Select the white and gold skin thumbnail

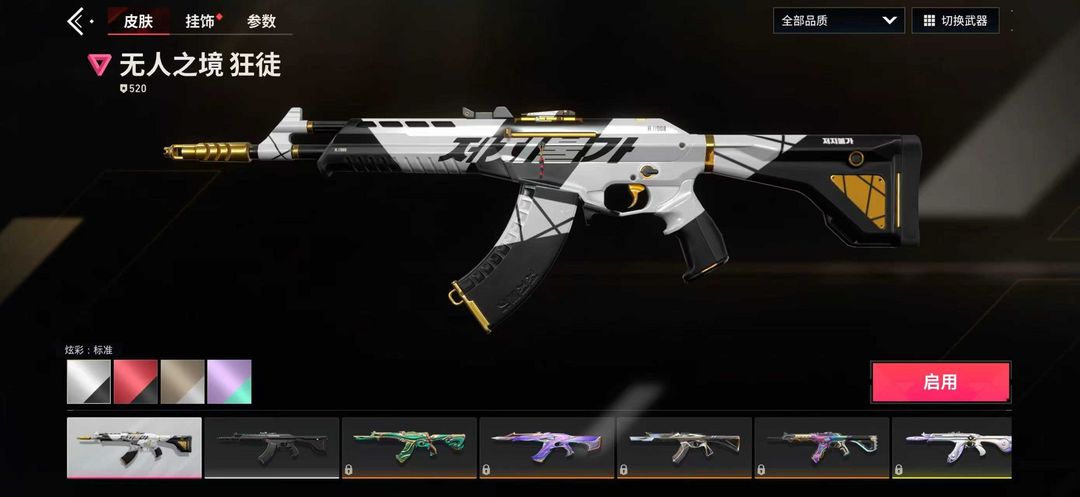[134, 447]
